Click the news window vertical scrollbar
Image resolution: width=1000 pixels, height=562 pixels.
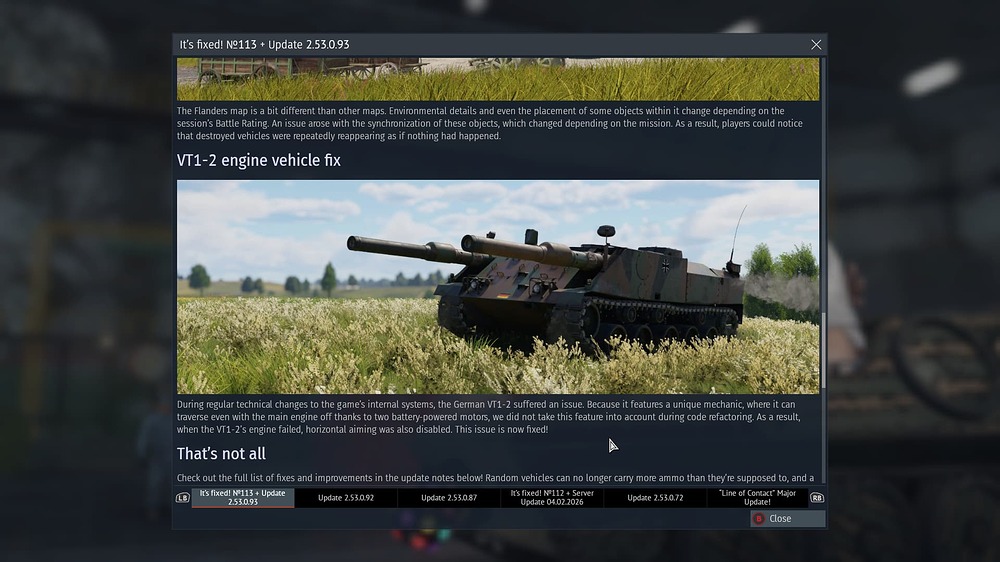coord(823,350)
